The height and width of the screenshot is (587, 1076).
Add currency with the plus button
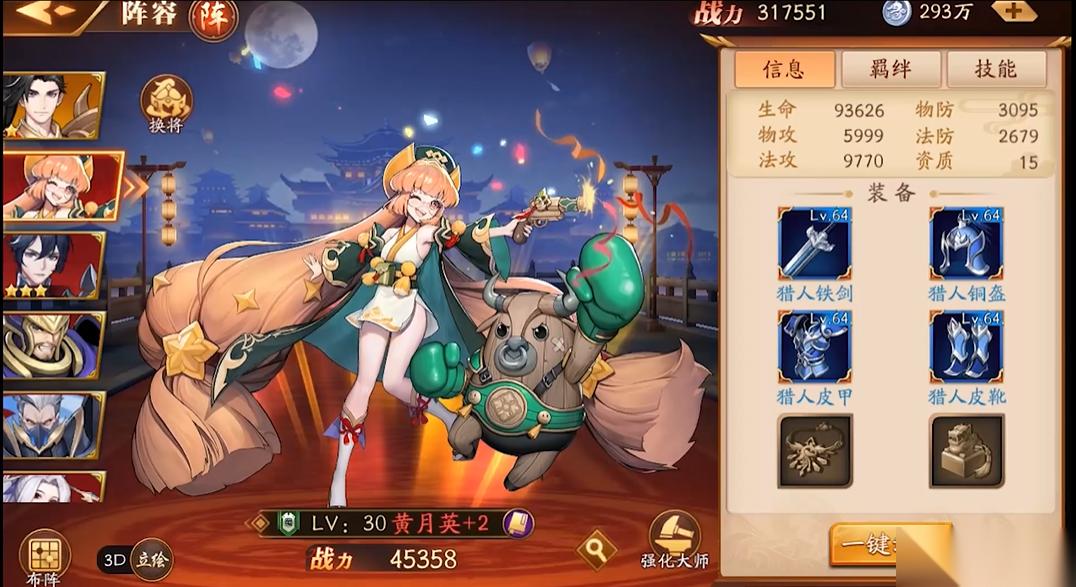coord(1013,12)
